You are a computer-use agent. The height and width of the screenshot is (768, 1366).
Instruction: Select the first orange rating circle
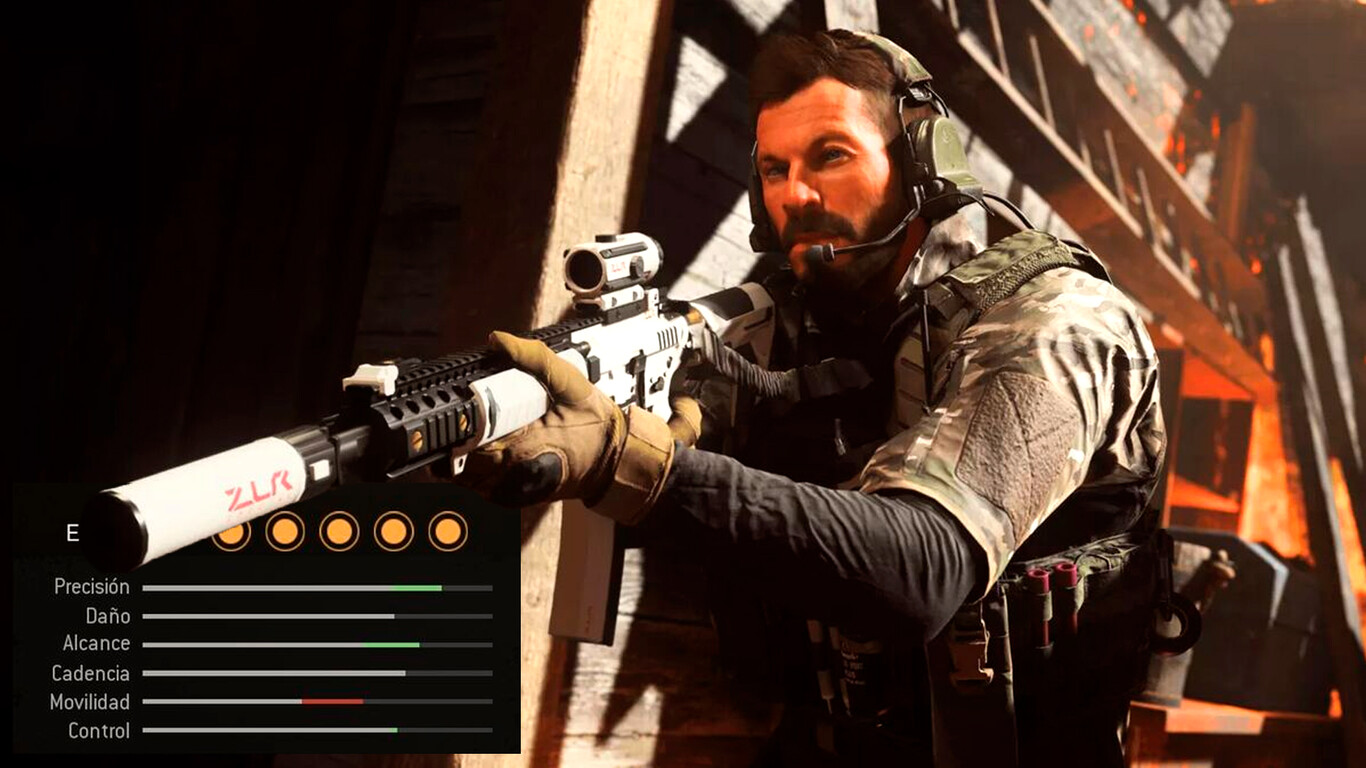pyautogui.click(x=234, y=533)
